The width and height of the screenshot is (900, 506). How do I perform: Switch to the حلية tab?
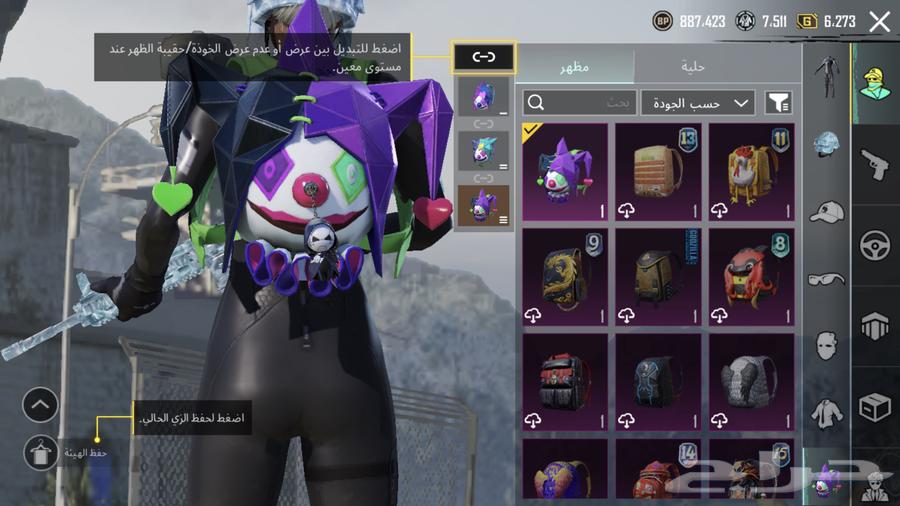click(692, 67)
